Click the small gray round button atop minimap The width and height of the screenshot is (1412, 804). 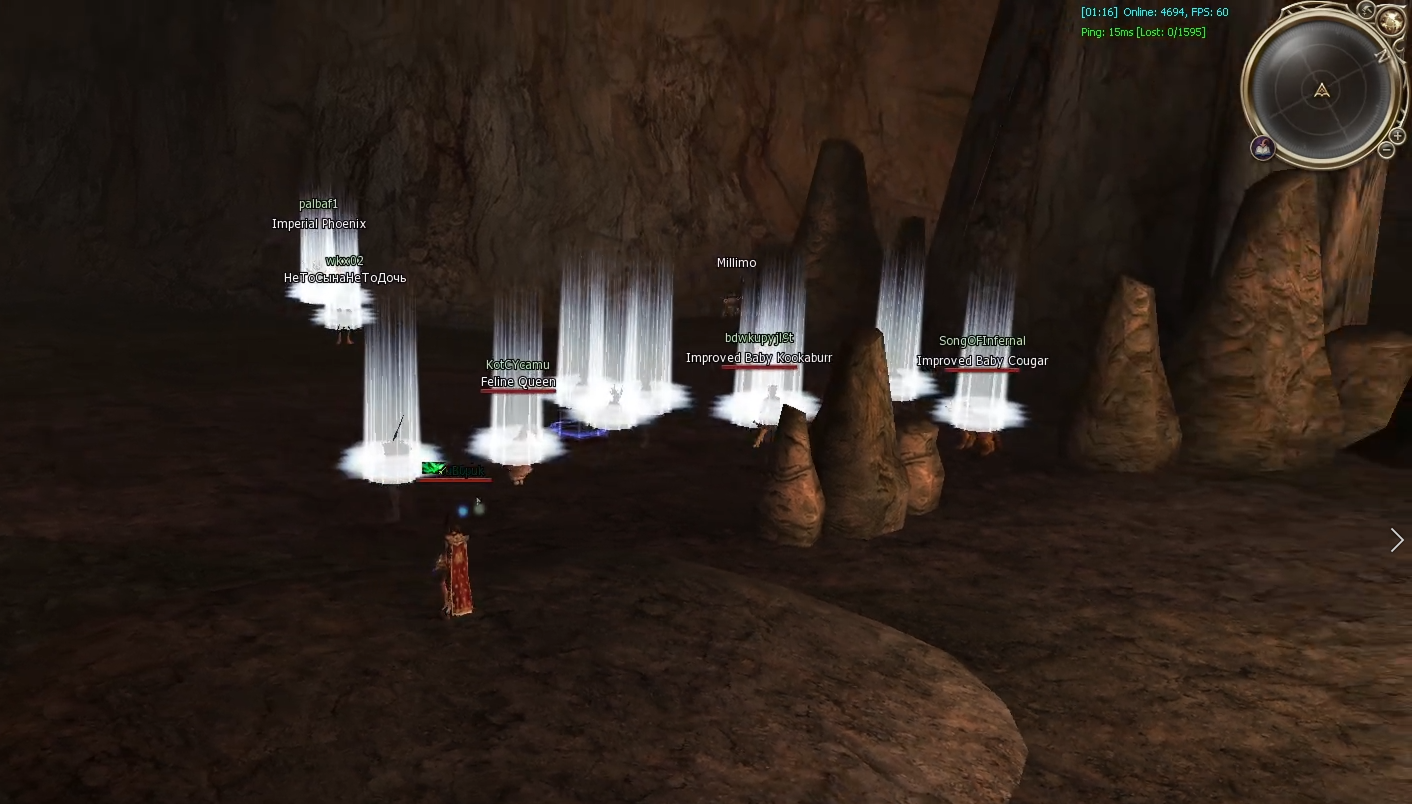point(1367,10)
